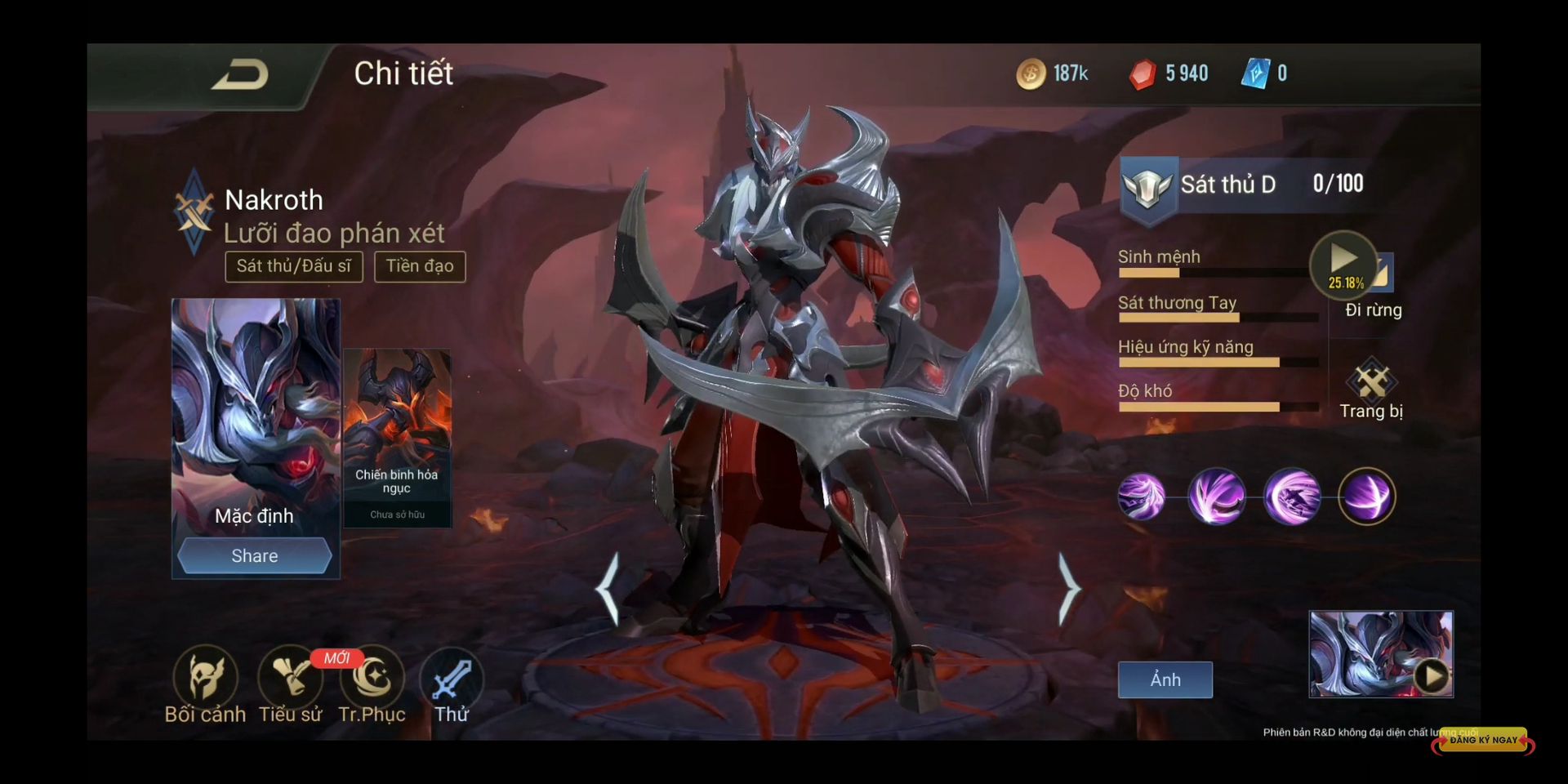Try the hero with Thử sword icon
This screenshot has height=784, width=1568.
pyautogui.click(x=452, y=679)
